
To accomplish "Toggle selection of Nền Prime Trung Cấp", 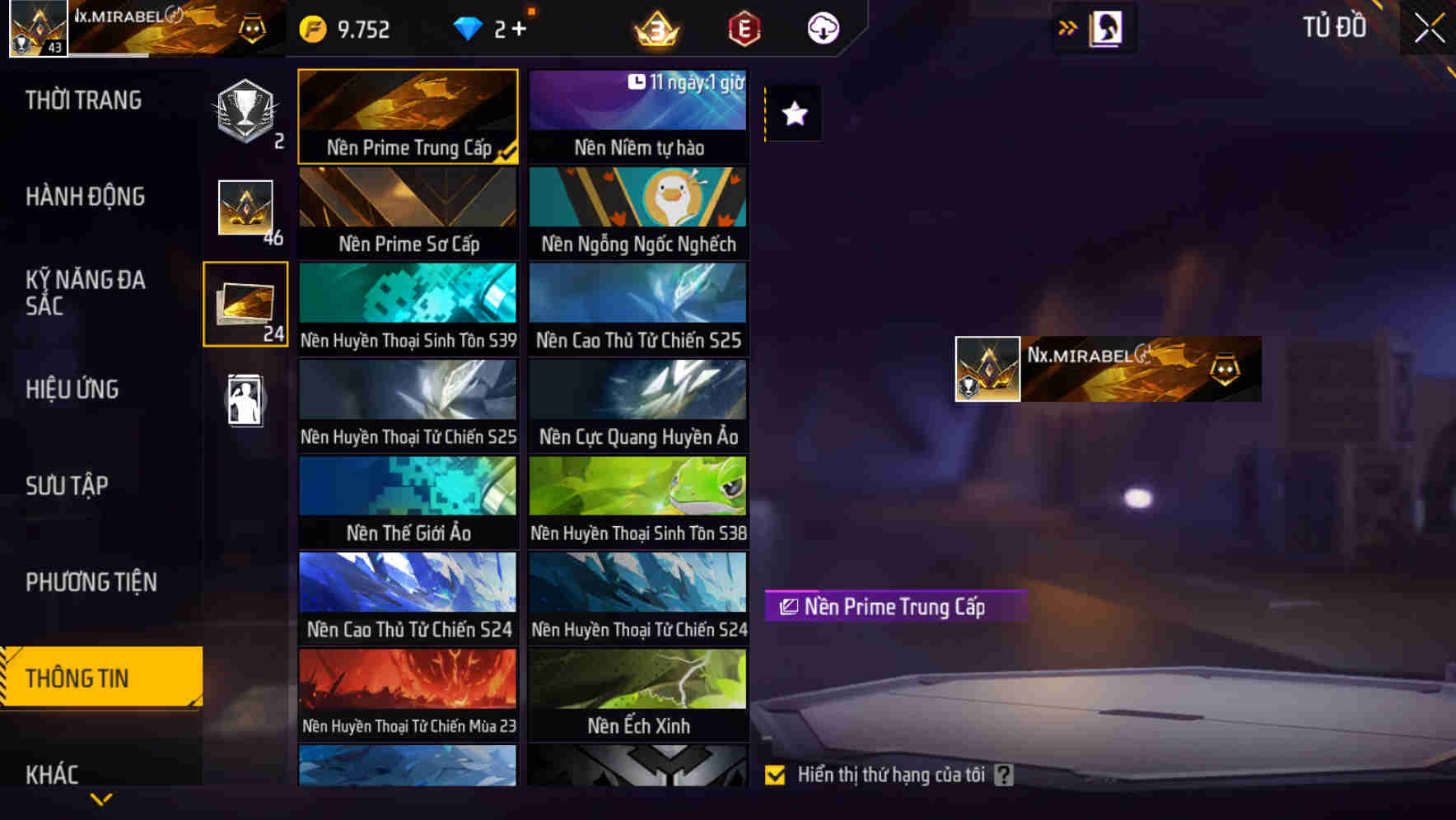I will [408, 115].
